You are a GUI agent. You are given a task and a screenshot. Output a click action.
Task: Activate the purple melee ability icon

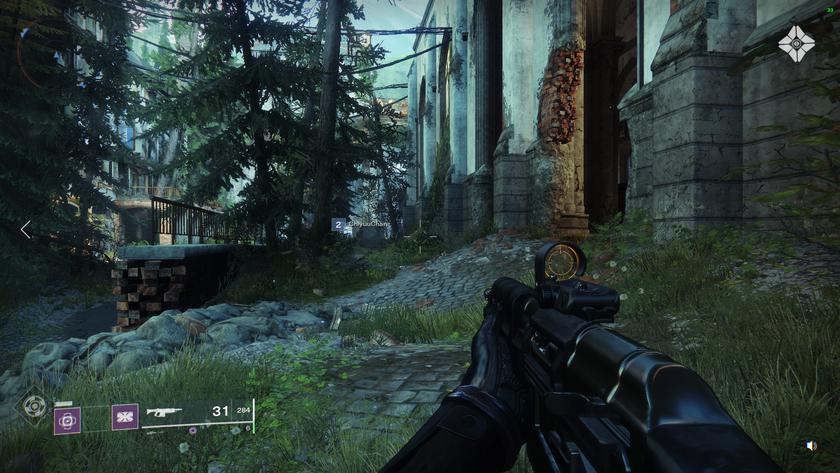pyautogui.click(x=125, y=416)
